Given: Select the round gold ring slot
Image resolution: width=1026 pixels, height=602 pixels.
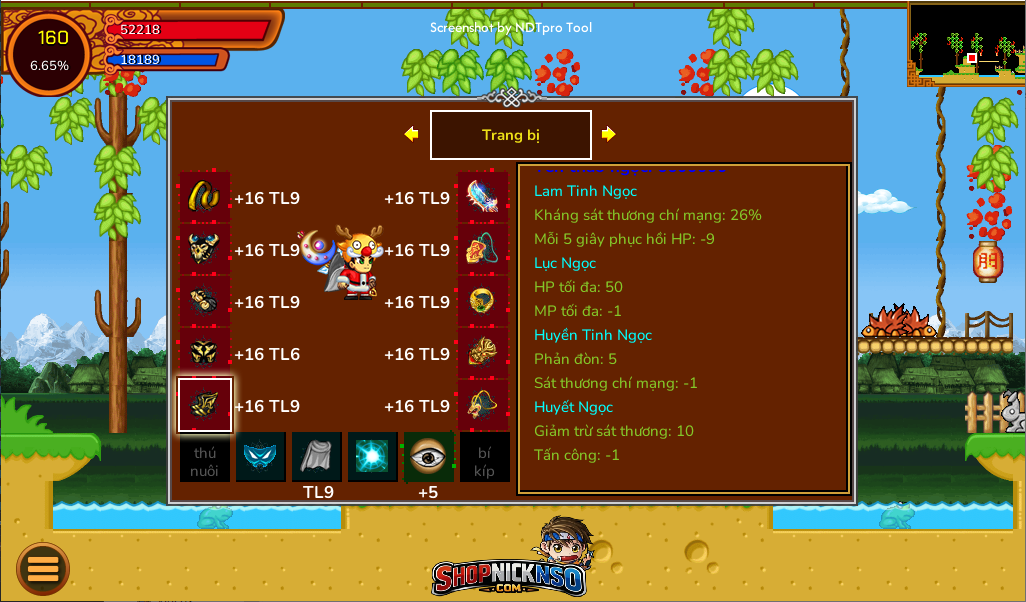Looking at the screenshot, I should click(483, 301).
